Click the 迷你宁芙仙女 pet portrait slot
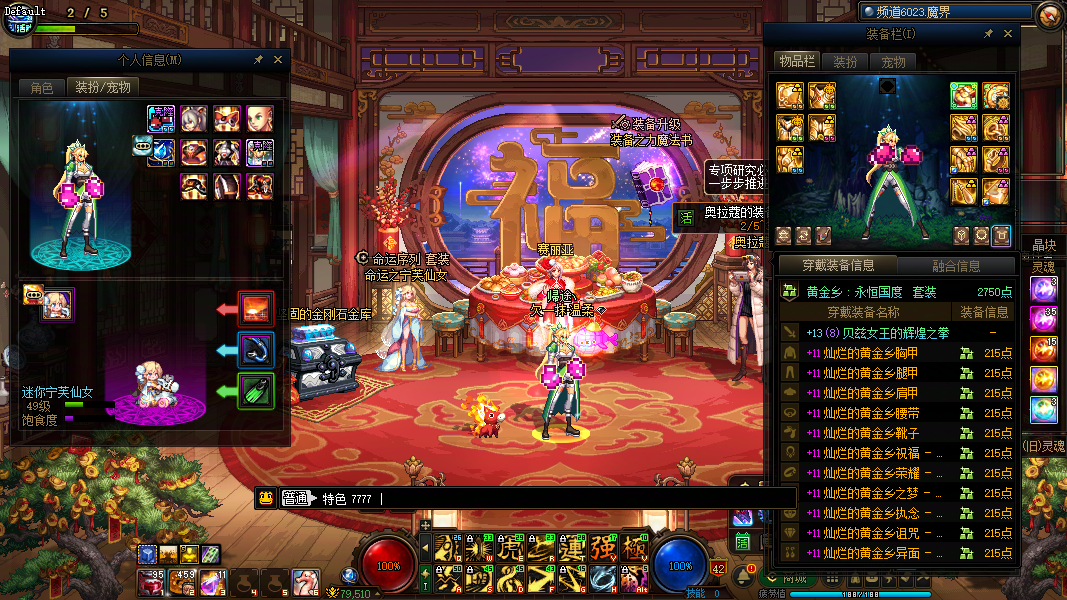 click(57, 304)
